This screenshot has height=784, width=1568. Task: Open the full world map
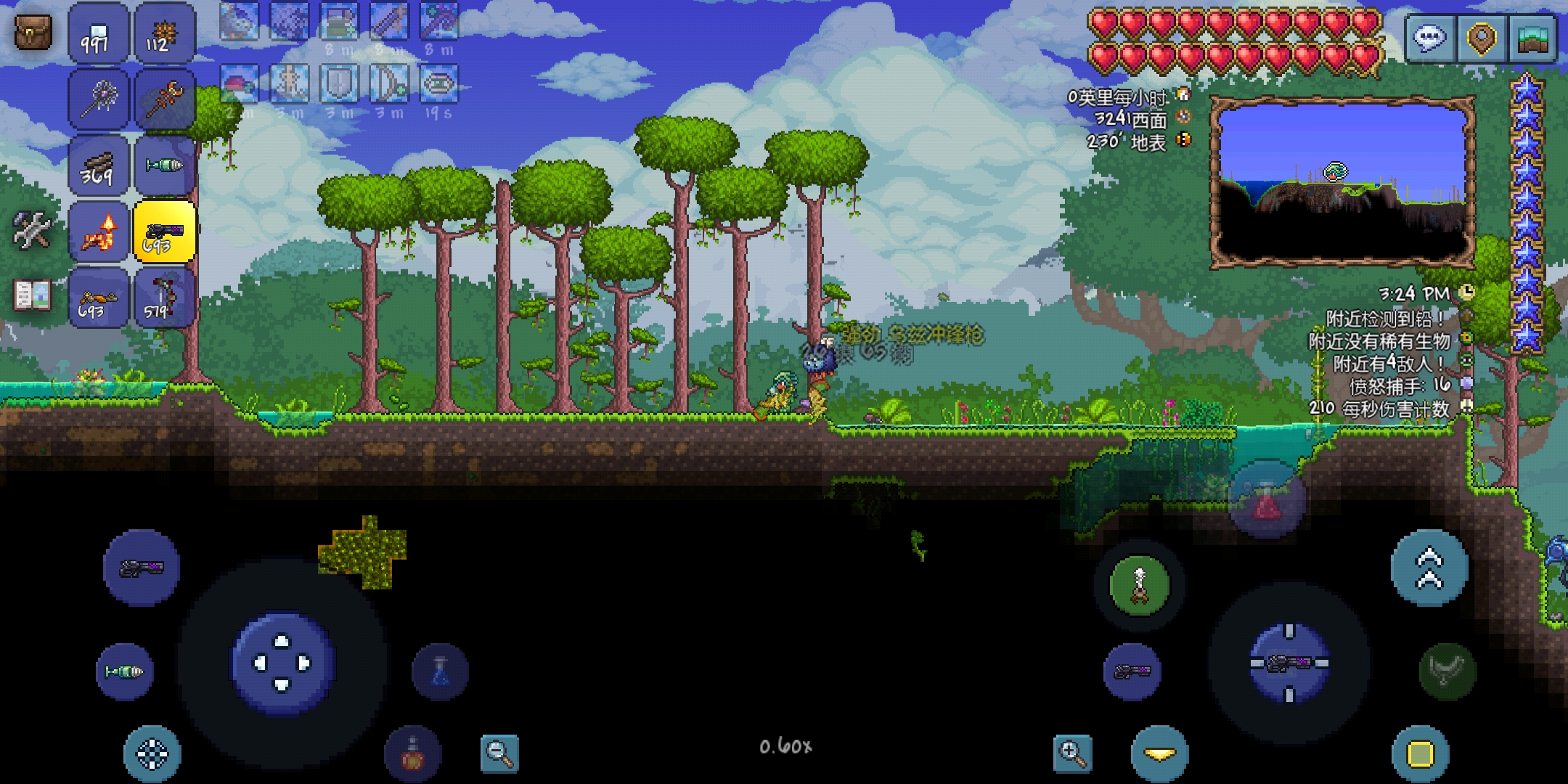pyautogui.click(x=1533, y=36)
